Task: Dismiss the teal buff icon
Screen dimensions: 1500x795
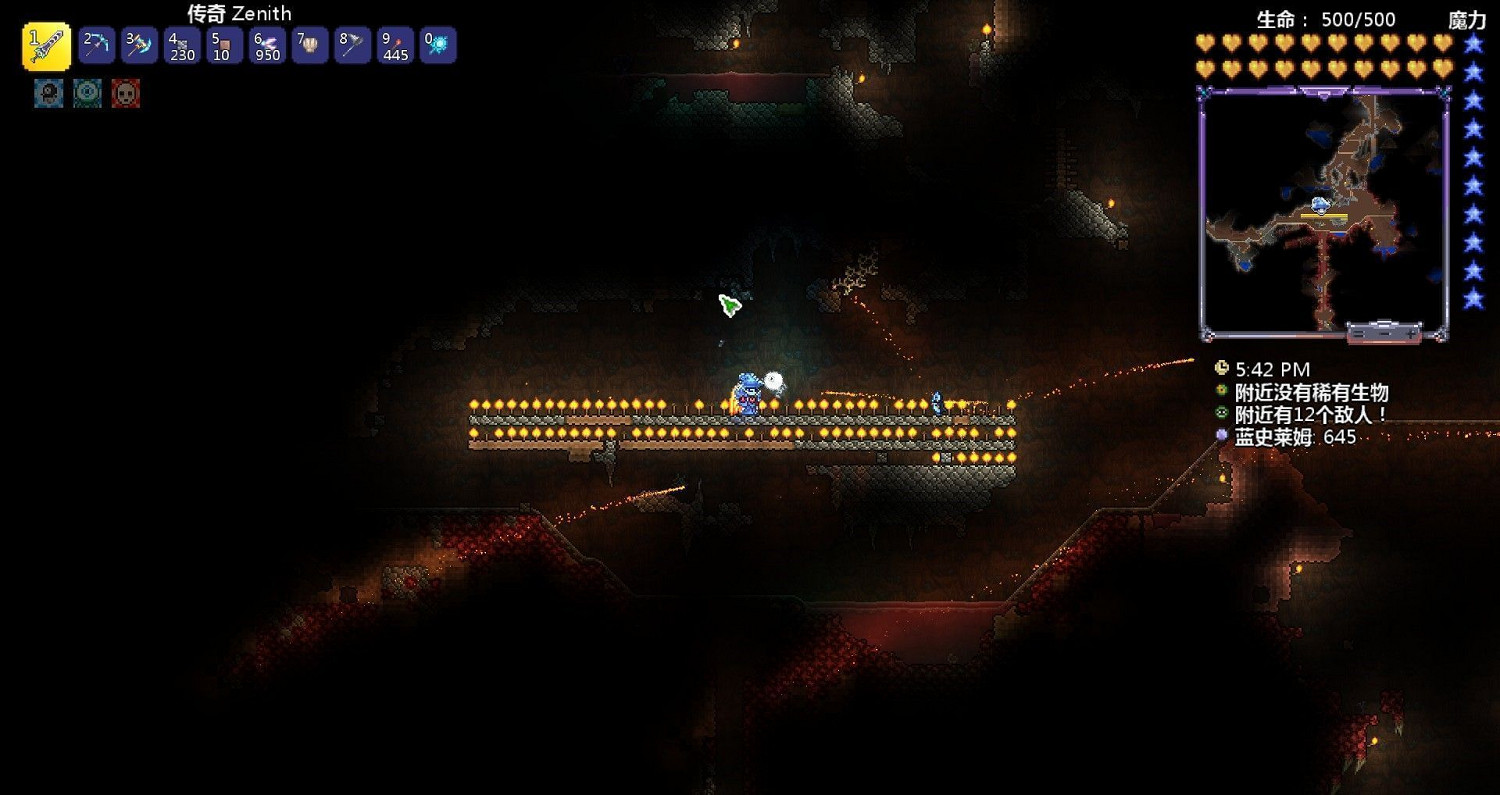Action: pyautogui.click(x=87, y=94)
